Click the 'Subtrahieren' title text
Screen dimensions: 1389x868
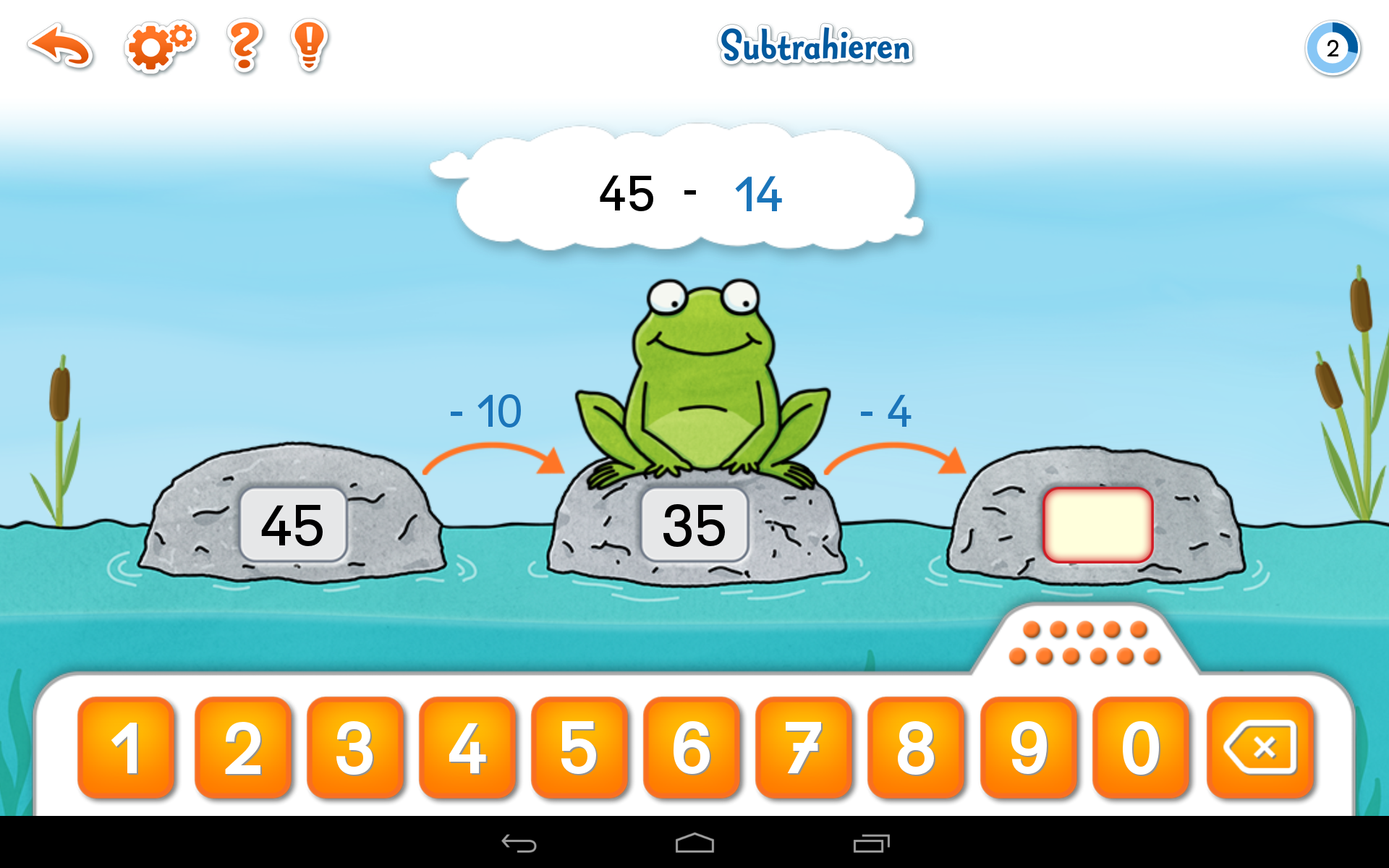816,47
